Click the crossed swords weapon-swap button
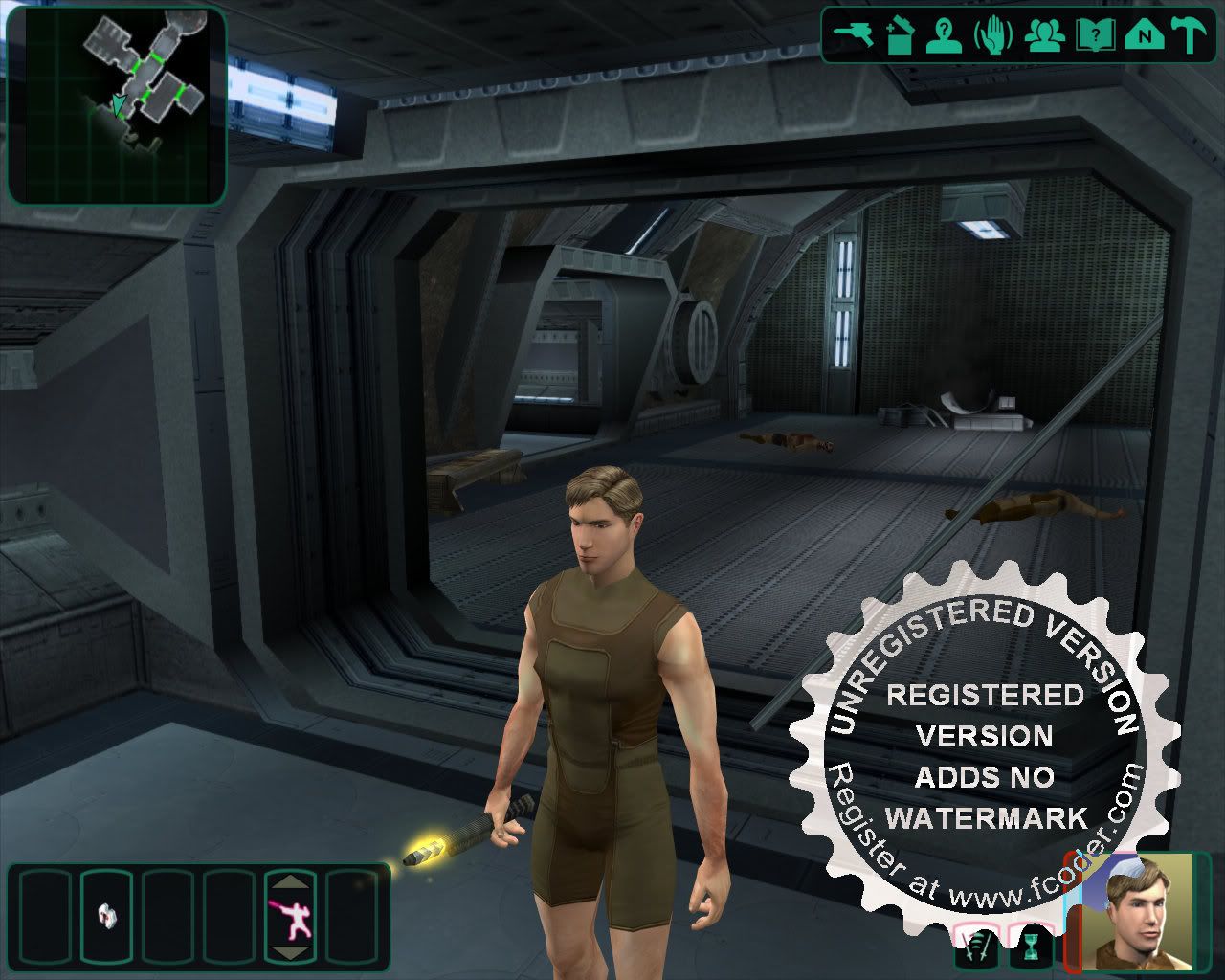Viewport: 1225px width, 980px height. pyautogui.click(x=977, y=951)
